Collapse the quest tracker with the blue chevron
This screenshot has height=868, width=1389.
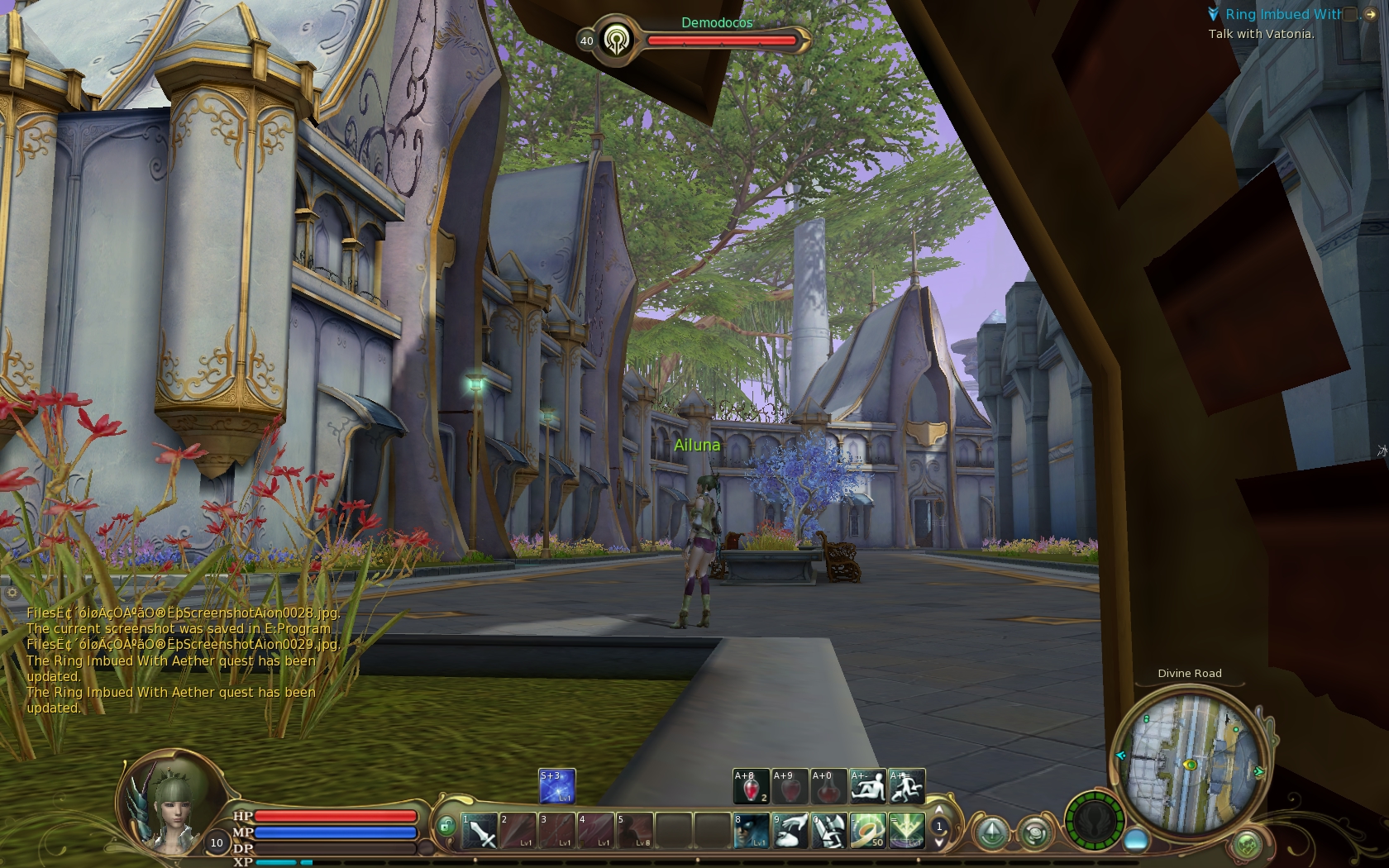[1213, 14]
